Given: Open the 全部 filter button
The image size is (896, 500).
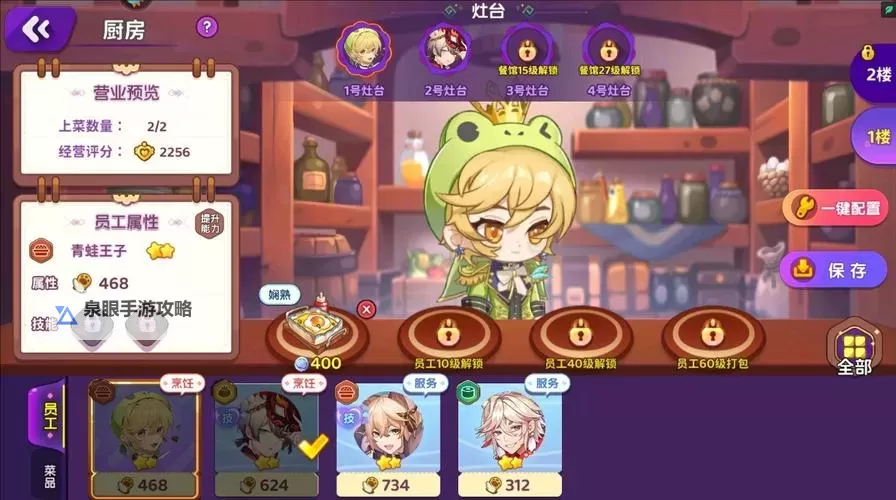Looking at the screenshot, I should [859, 350].
